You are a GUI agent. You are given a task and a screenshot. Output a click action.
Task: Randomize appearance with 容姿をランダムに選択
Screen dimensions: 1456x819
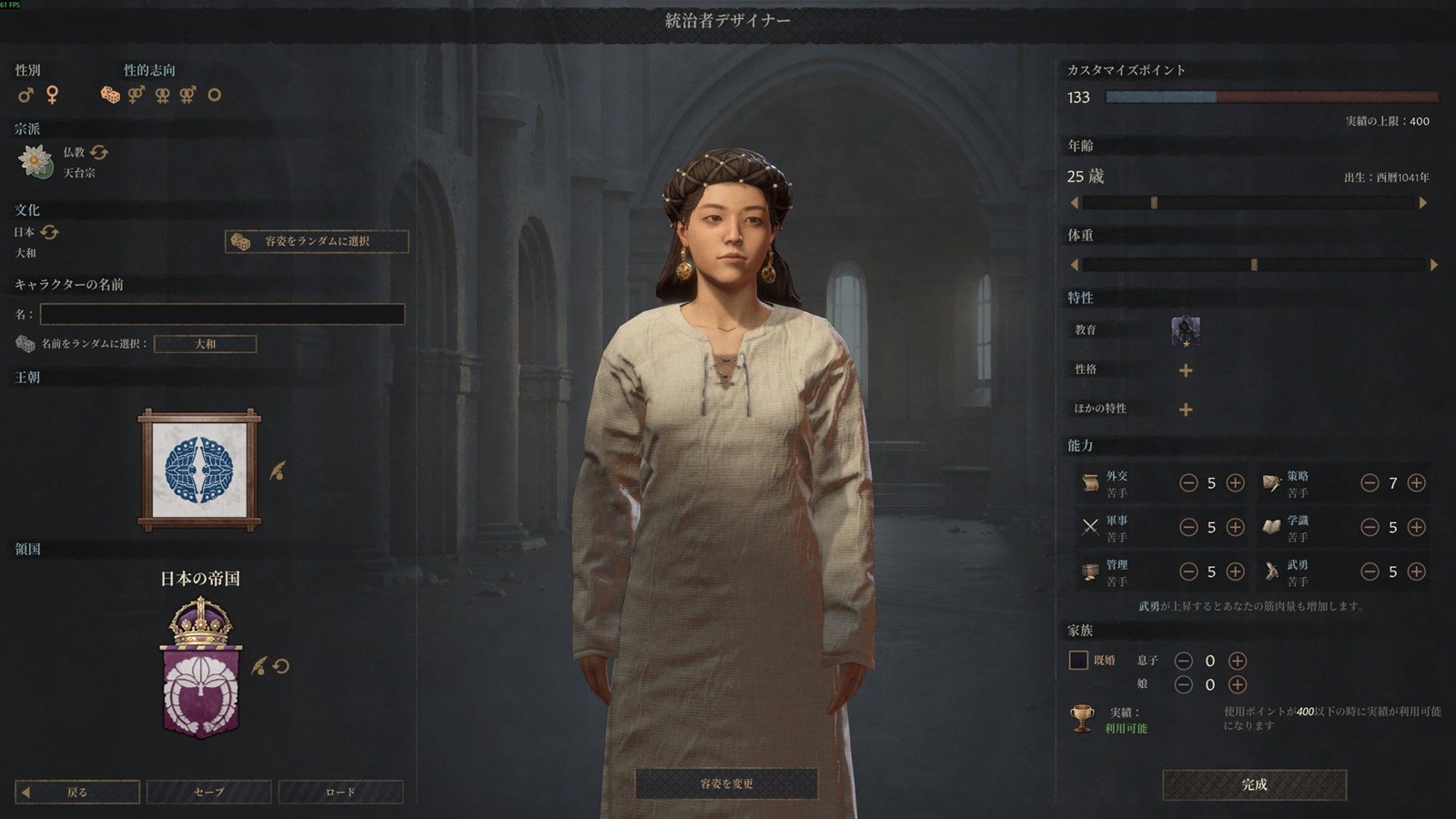(317, 241)
